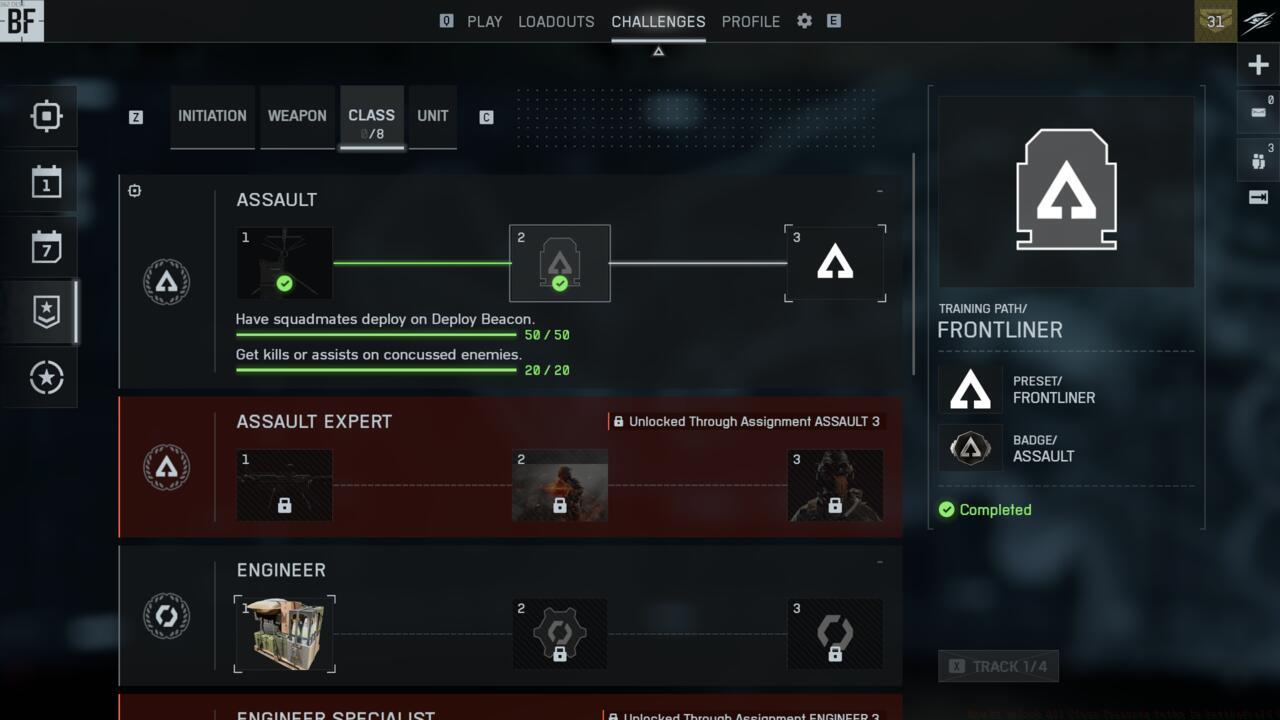Open the PROFILE menu item
The image size is (1280, 720).
[751, 21]
